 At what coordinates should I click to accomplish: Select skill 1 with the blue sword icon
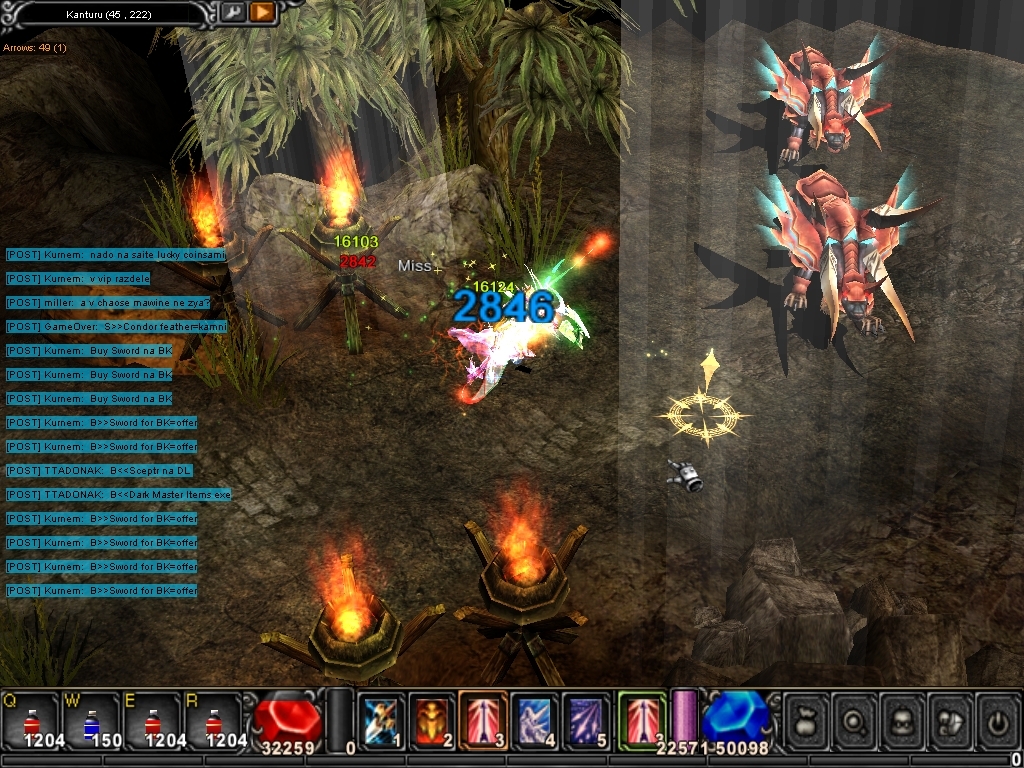click(381, 720)
